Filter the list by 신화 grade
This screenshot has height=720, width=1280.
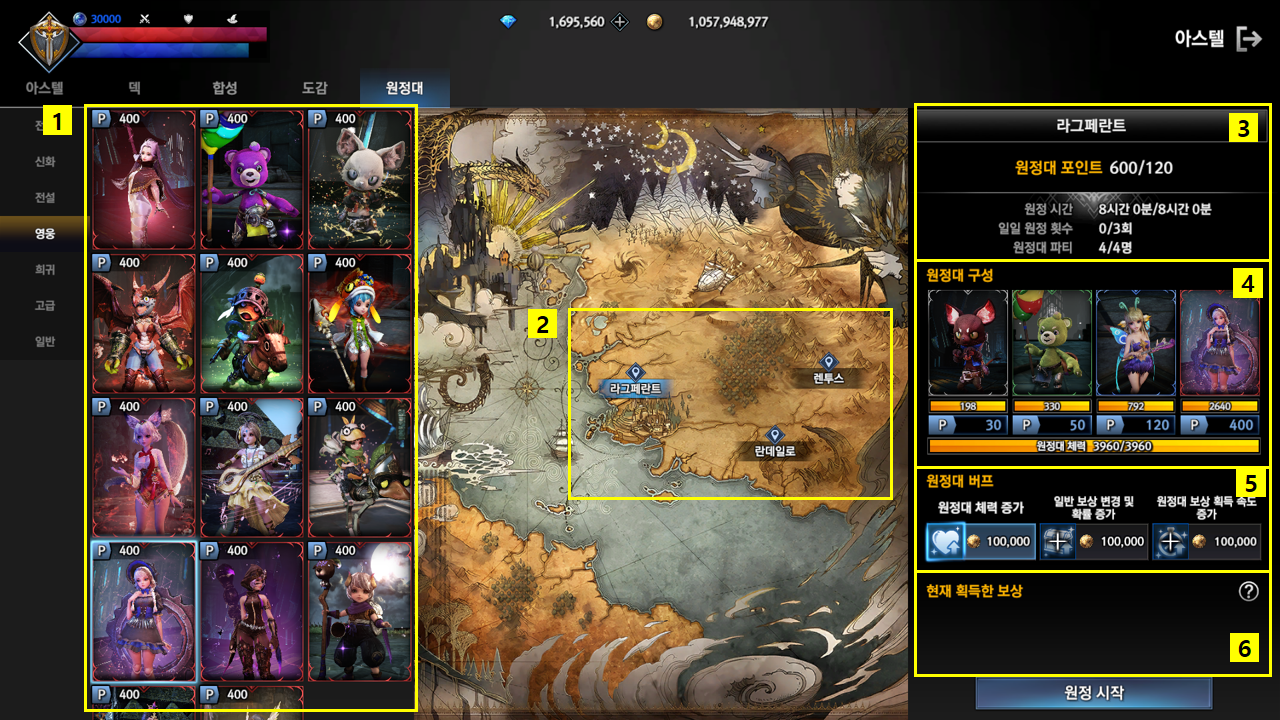point(45,162)
